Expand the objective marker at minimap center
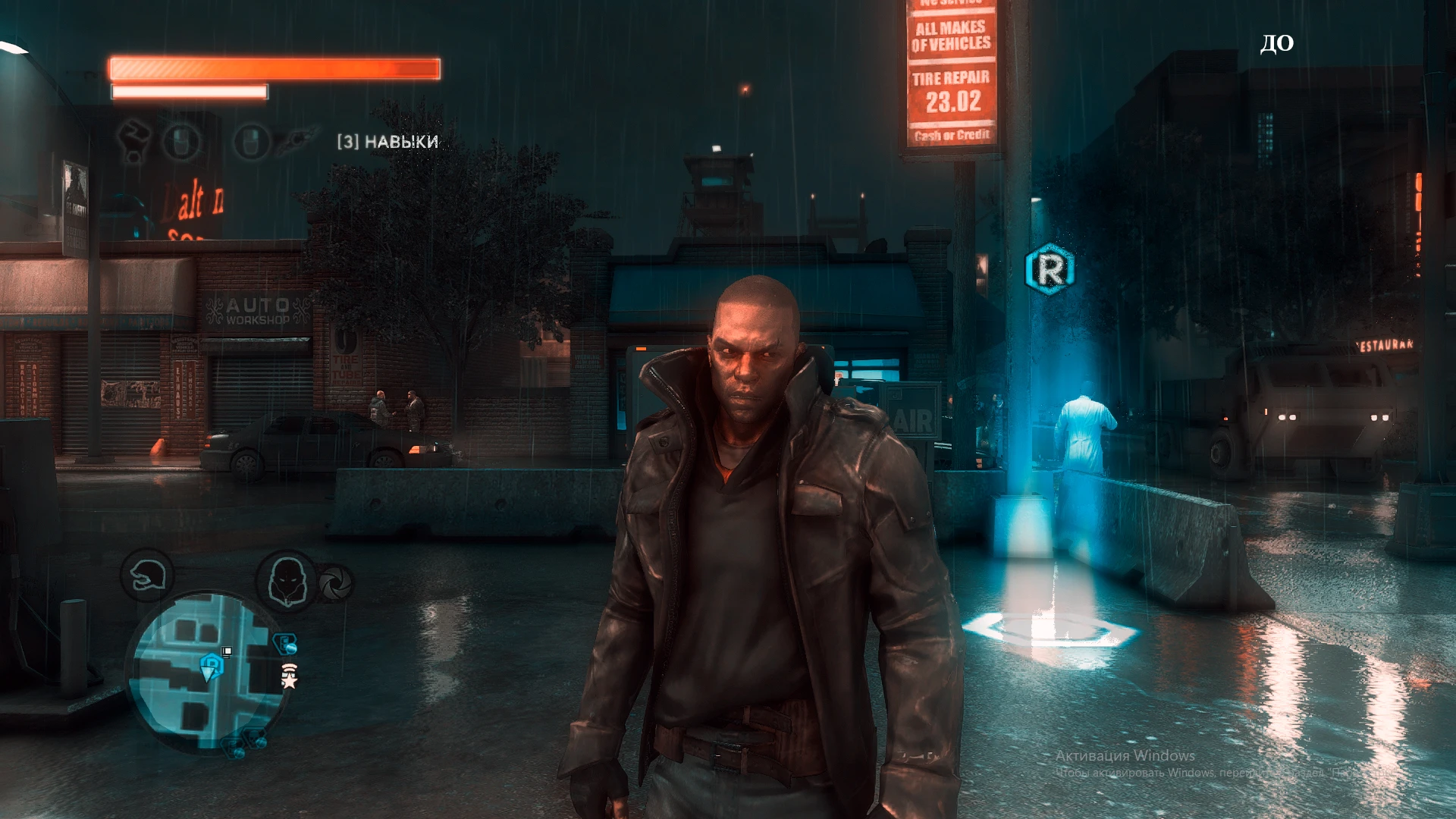This screenshot has height=819, width=1456. tap(226, 651)
